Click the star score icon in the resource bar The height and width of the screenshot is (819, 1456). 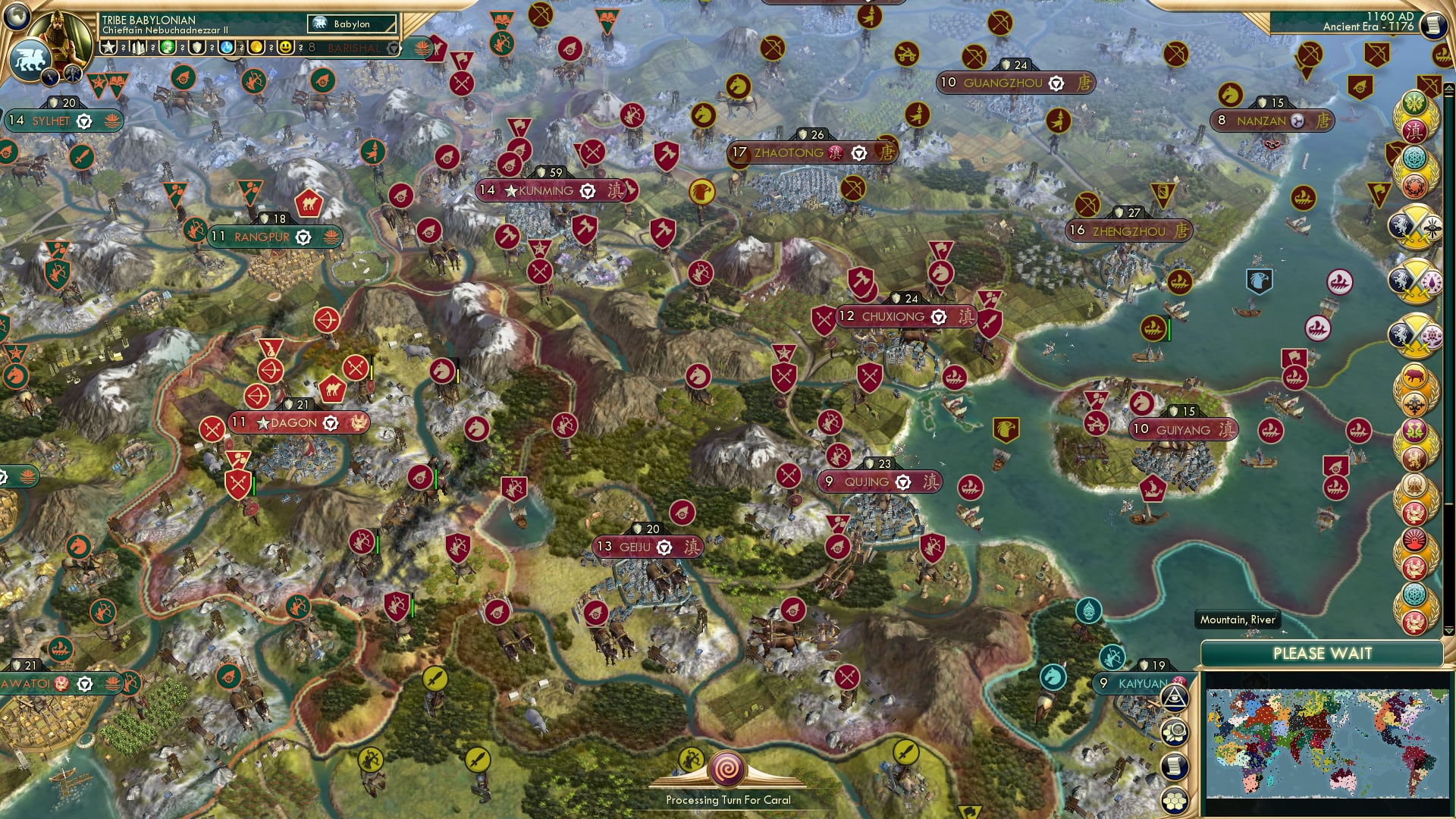[x=109, y=46]
